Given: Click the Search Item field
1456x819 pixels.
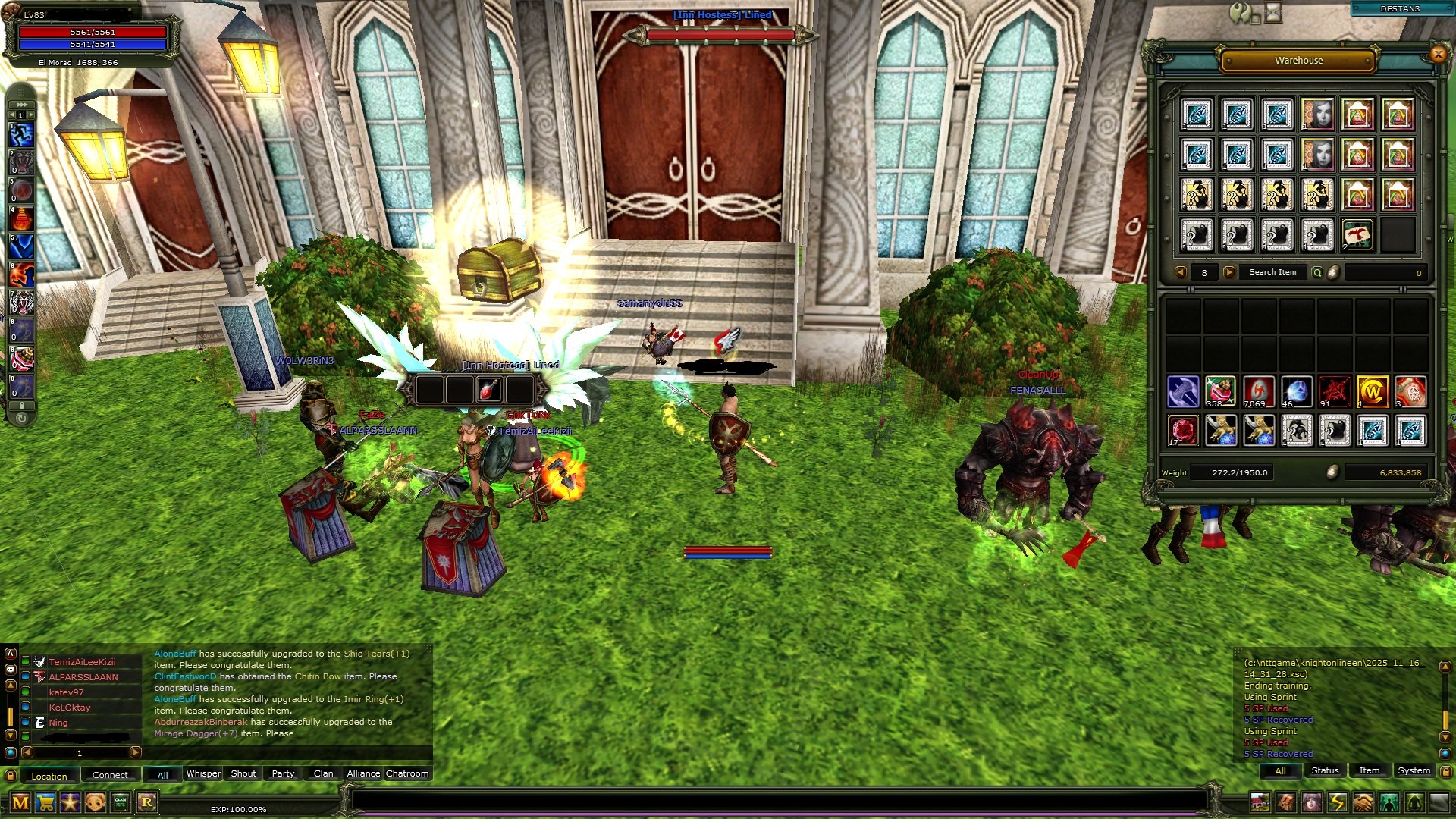Looking at the screenshot, I should pos(1272,272).
